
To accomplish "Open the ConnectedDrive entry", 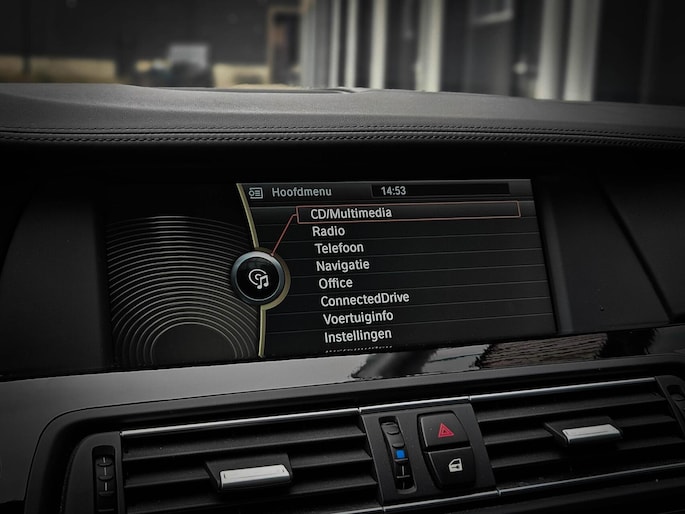I will tap(364, 299).
